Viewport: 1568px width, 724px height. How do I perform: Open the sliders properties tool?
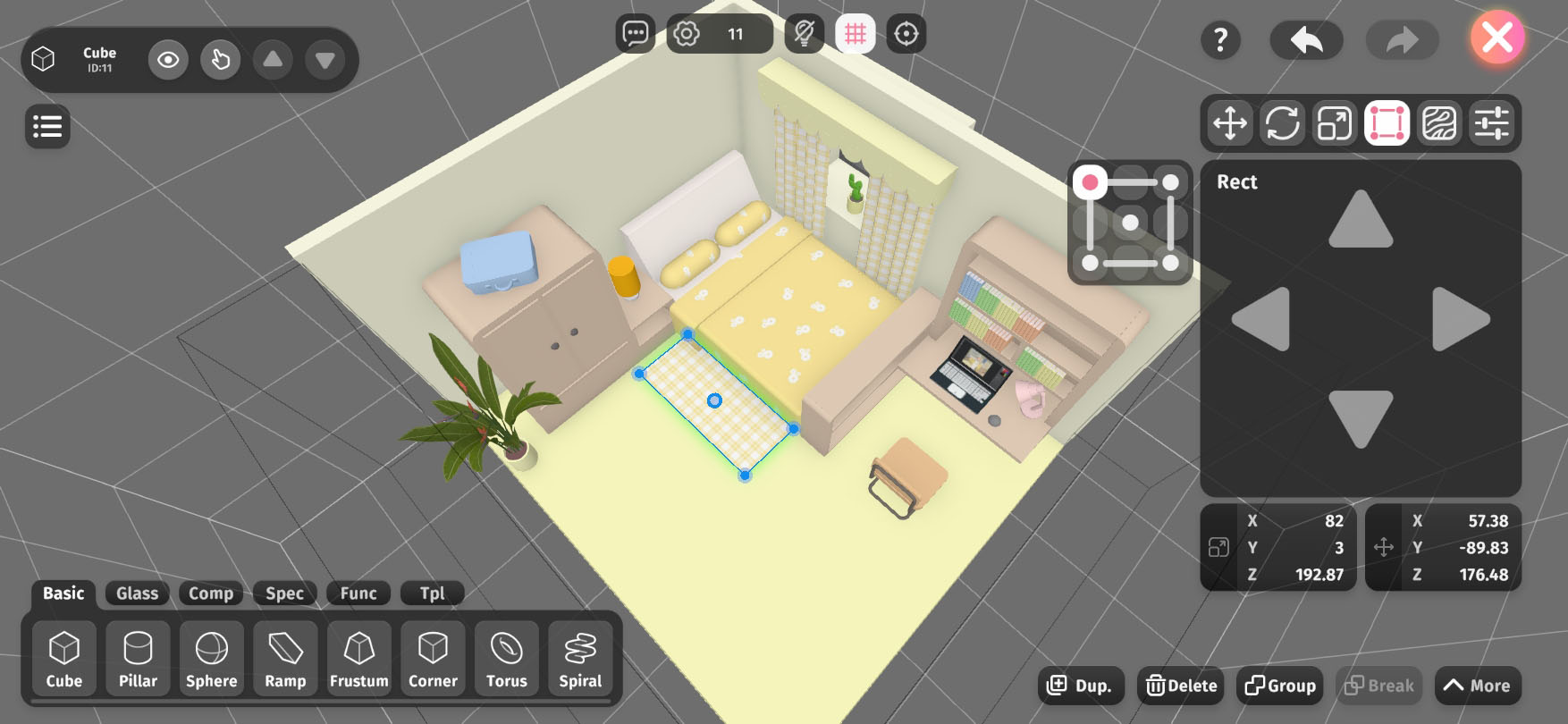1491,122
